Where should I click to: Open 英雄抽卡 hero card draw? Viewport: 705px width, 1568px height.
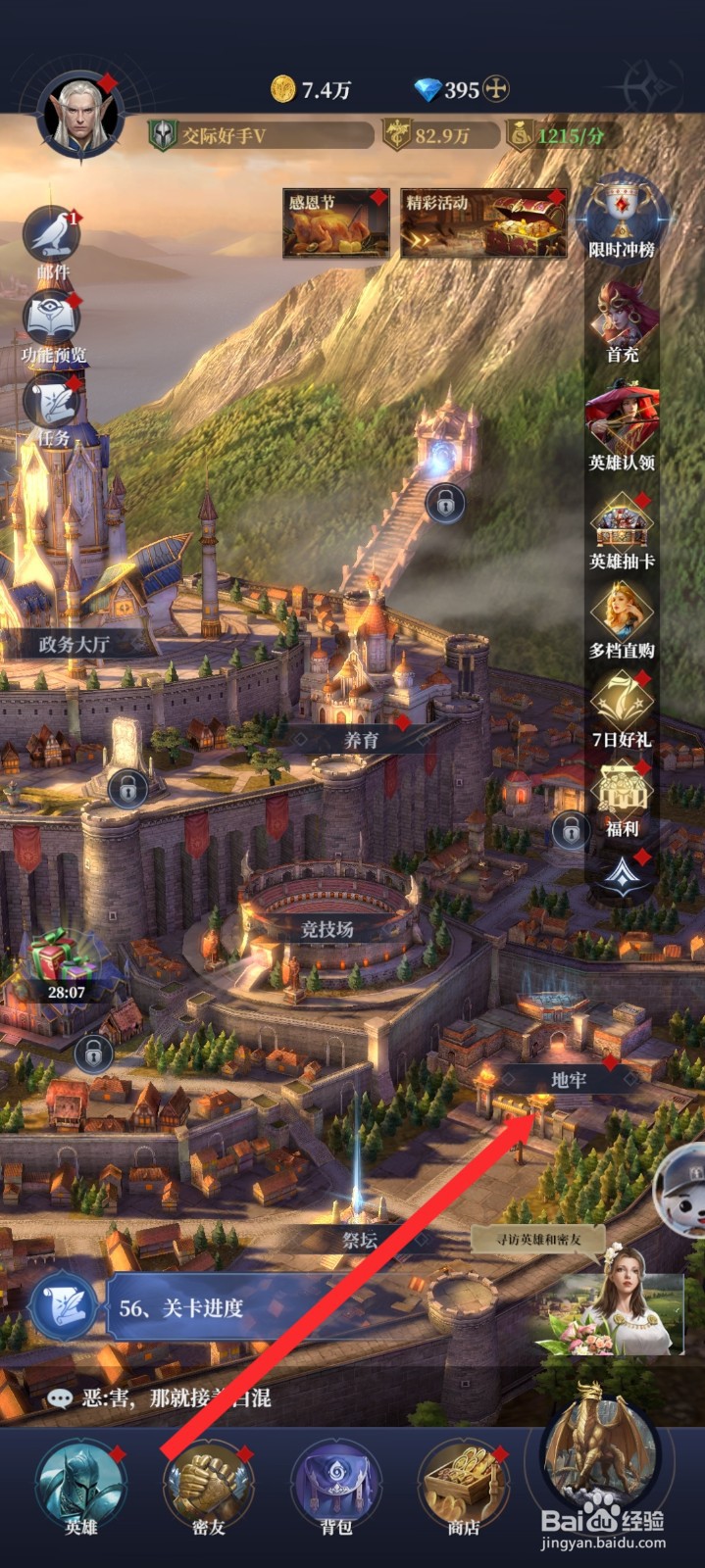coord(622,529)
